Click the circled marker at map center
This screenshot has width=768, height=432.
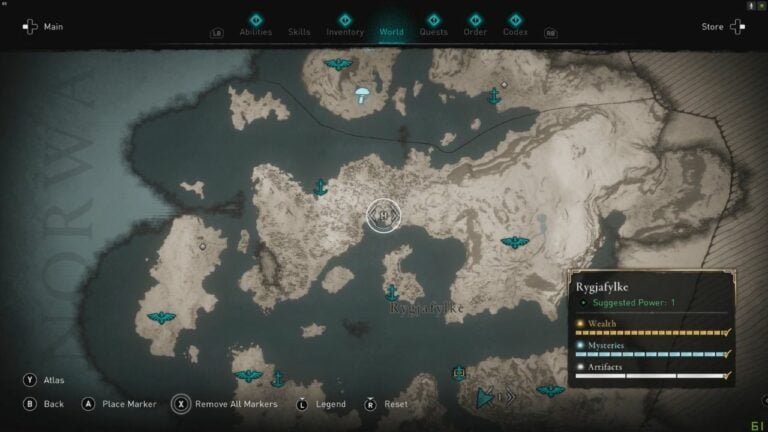pyautogui.click(x=383, y=215)
